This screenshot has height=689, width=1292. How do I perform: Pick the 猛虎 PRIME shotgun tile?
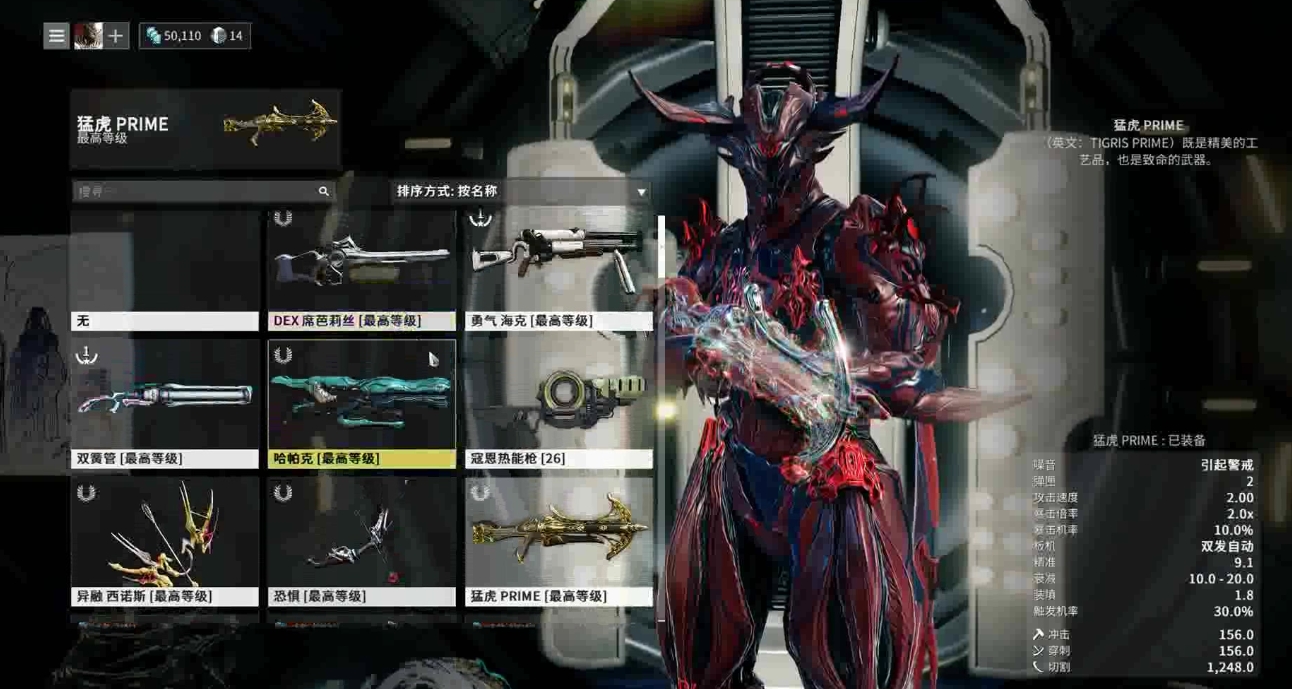(x=558, y=541)
